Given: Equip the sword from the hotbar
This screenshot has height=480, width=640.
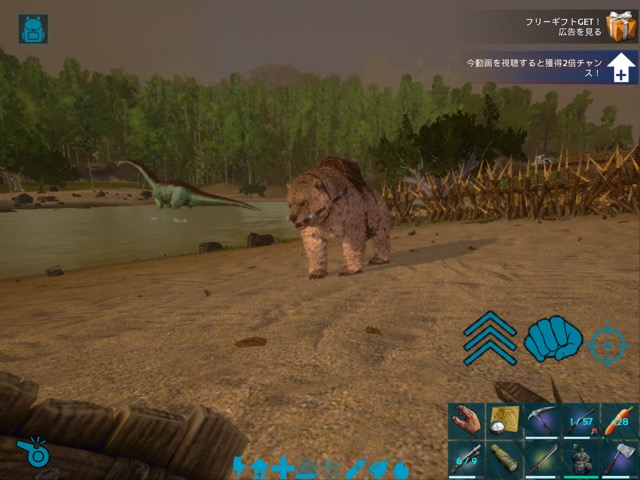Looking at the screenshot, I should (542, 459).
